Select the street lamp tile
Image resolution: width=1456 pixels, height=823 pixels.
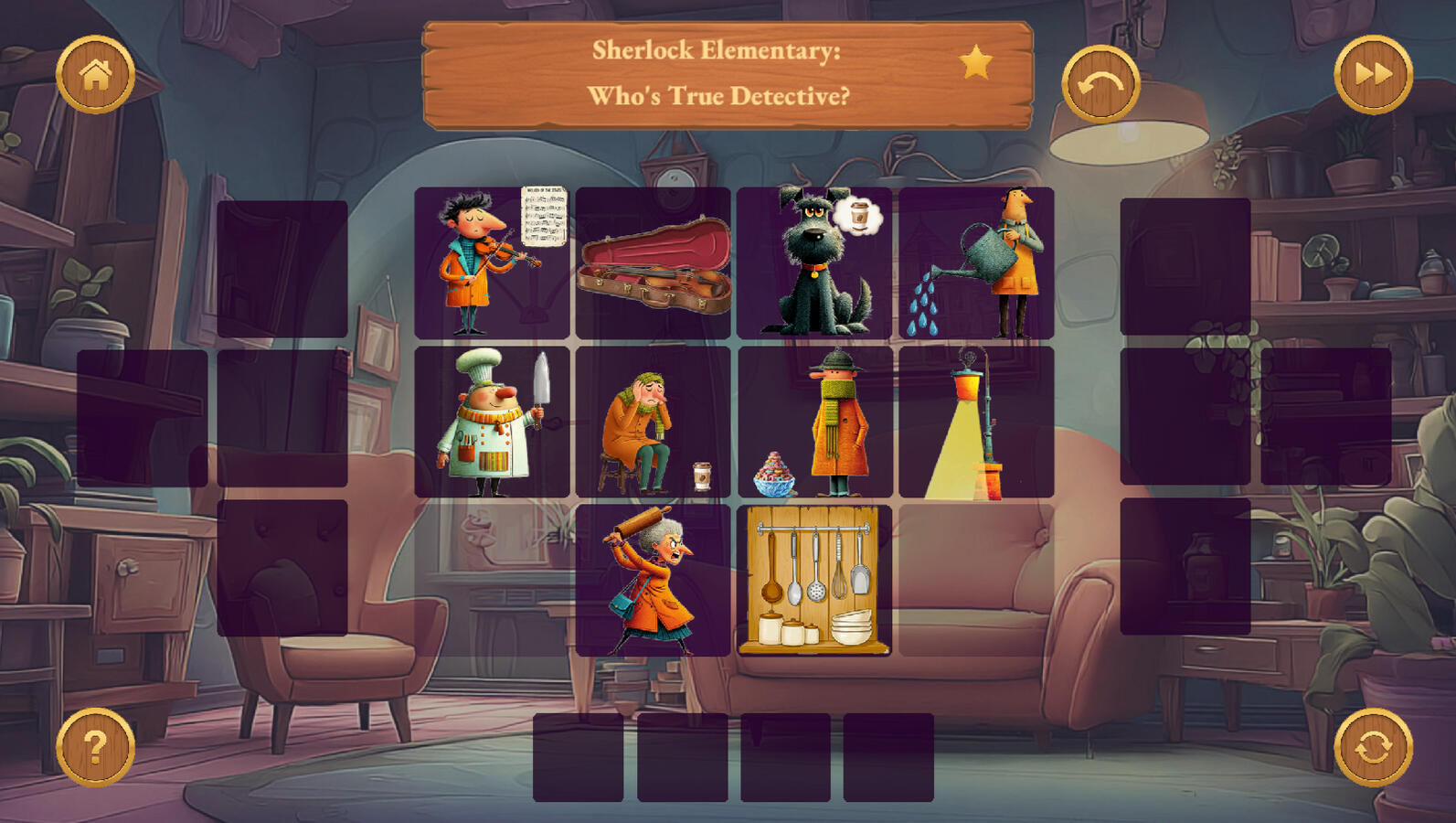pyautogui.click(x=976, y=422)
